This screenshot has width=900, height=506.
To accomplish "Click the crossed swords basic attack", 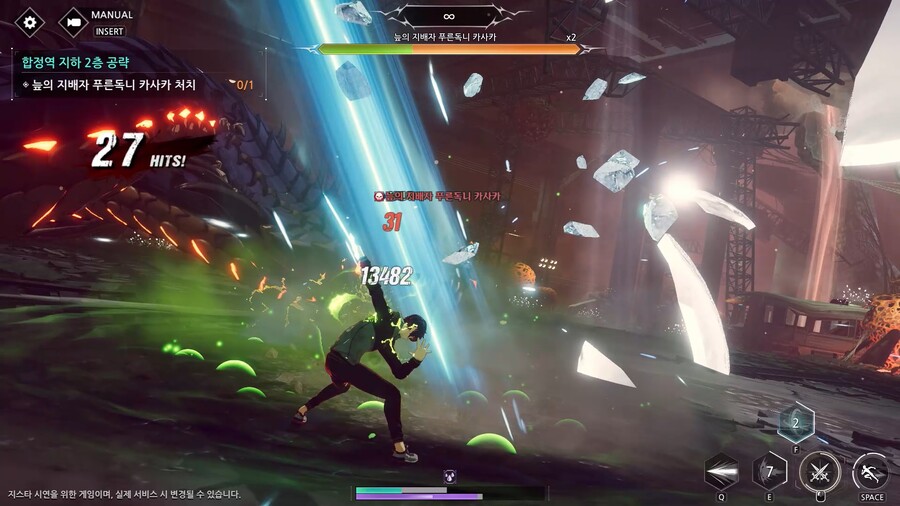I will tap(818, 471).
